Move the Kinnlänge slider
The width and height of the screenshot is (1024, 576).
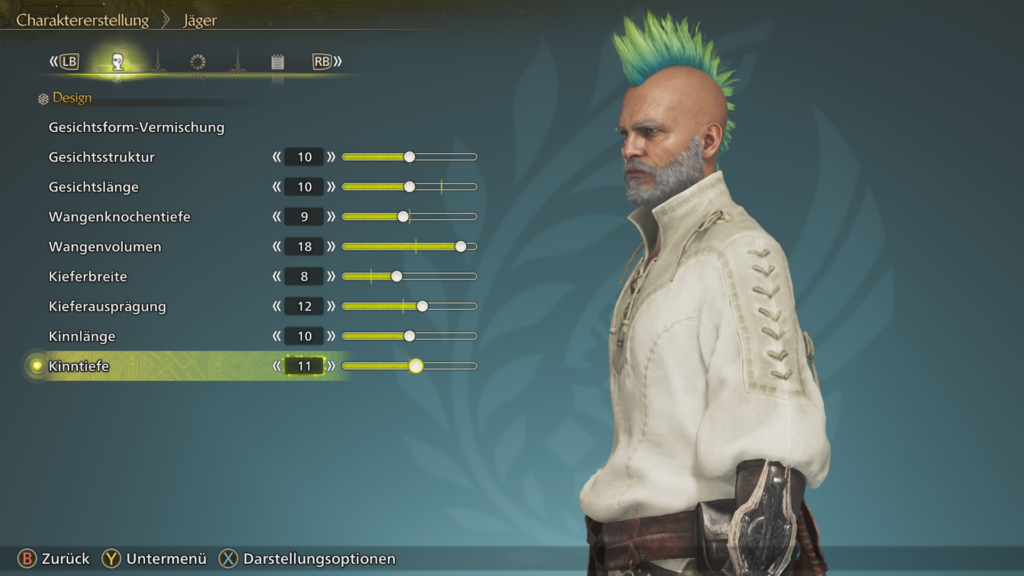click(409, 336)
